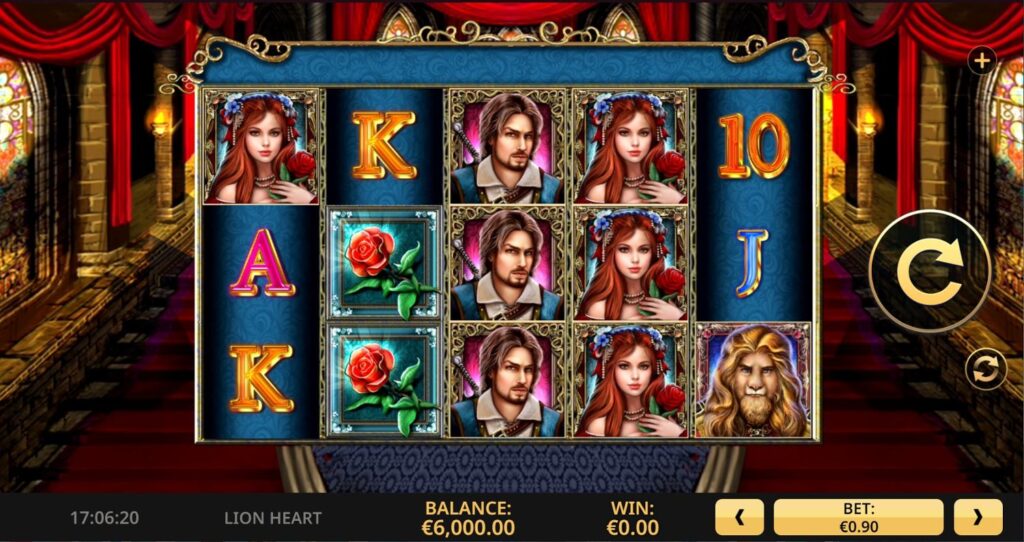Image resolution: width=1024 pixels, height=542 pixels.
Task: Spin the reels with the large arrow button
Action: 930,272
